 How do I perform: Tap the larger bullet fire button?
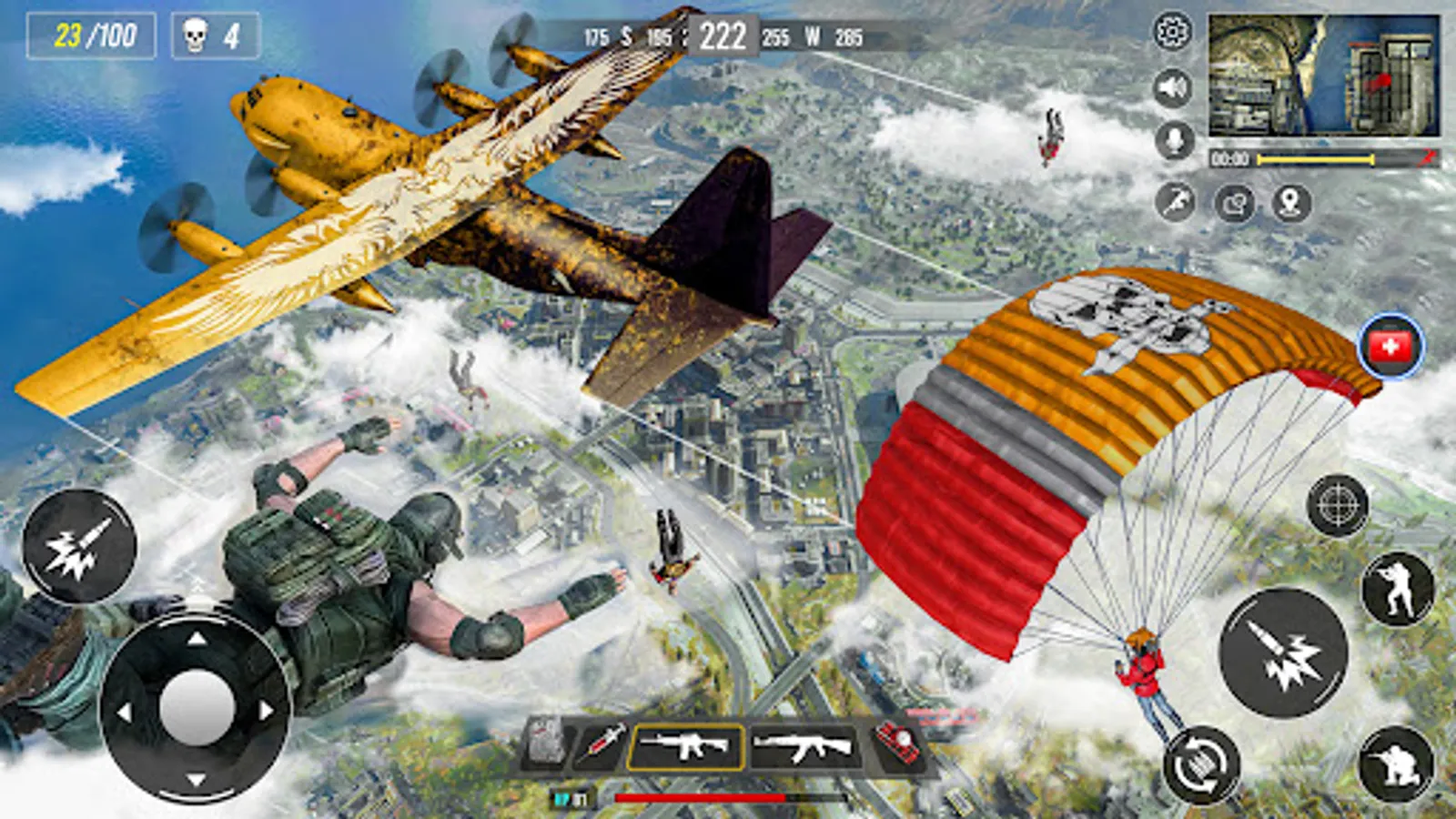click(1283, 652)
